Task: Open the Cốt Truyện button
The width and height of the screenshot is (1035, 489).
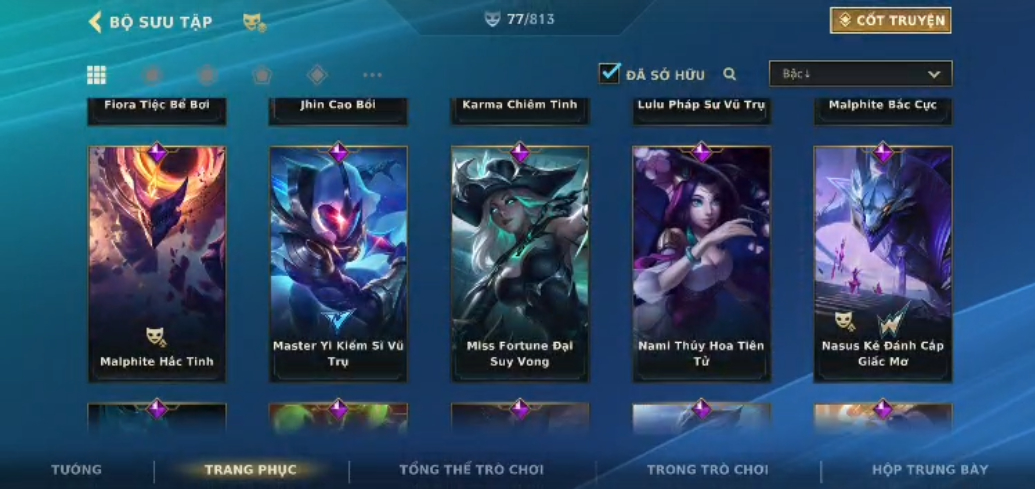Action: click(890, 20)
